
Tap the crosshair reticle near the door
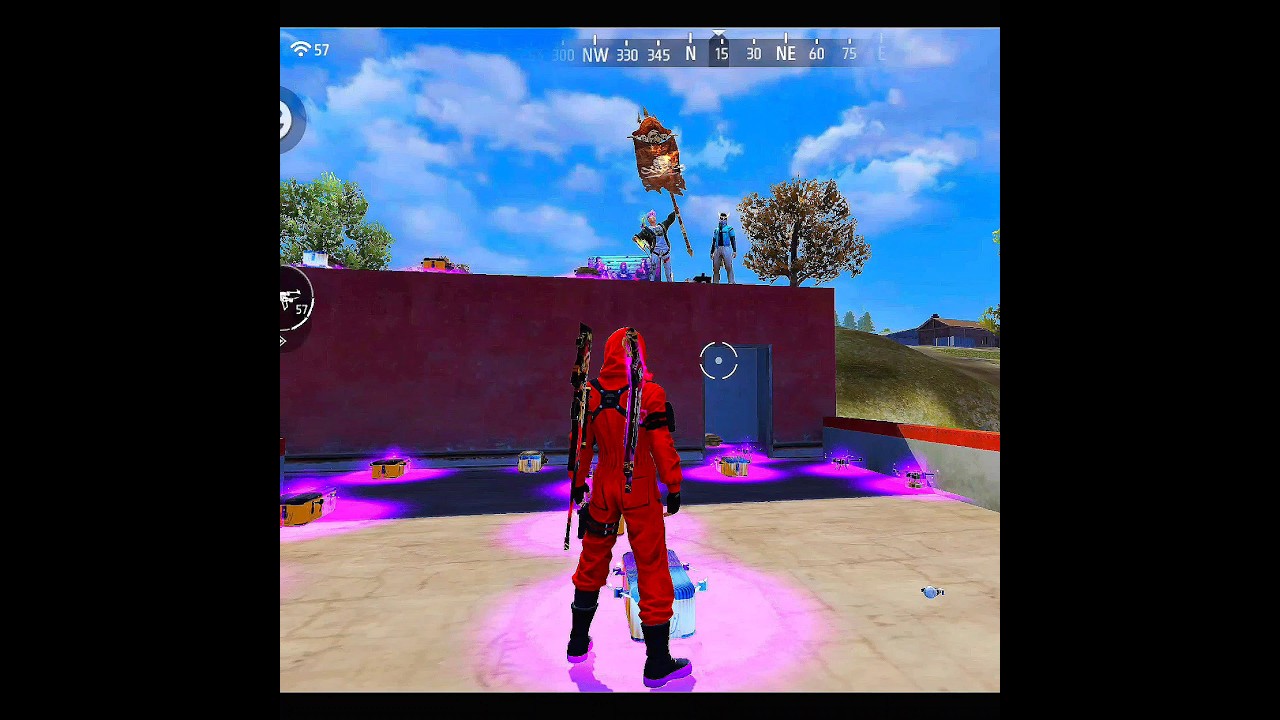(718, 361)
